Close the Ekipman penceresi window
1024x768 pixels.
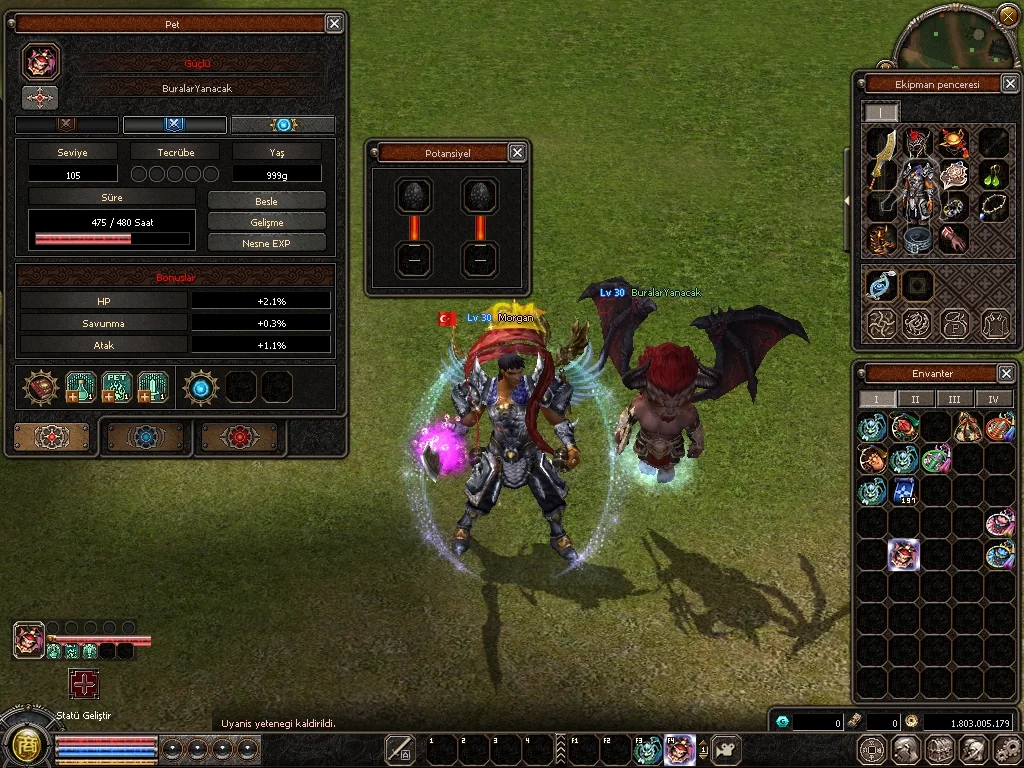tap(1009, 84)
